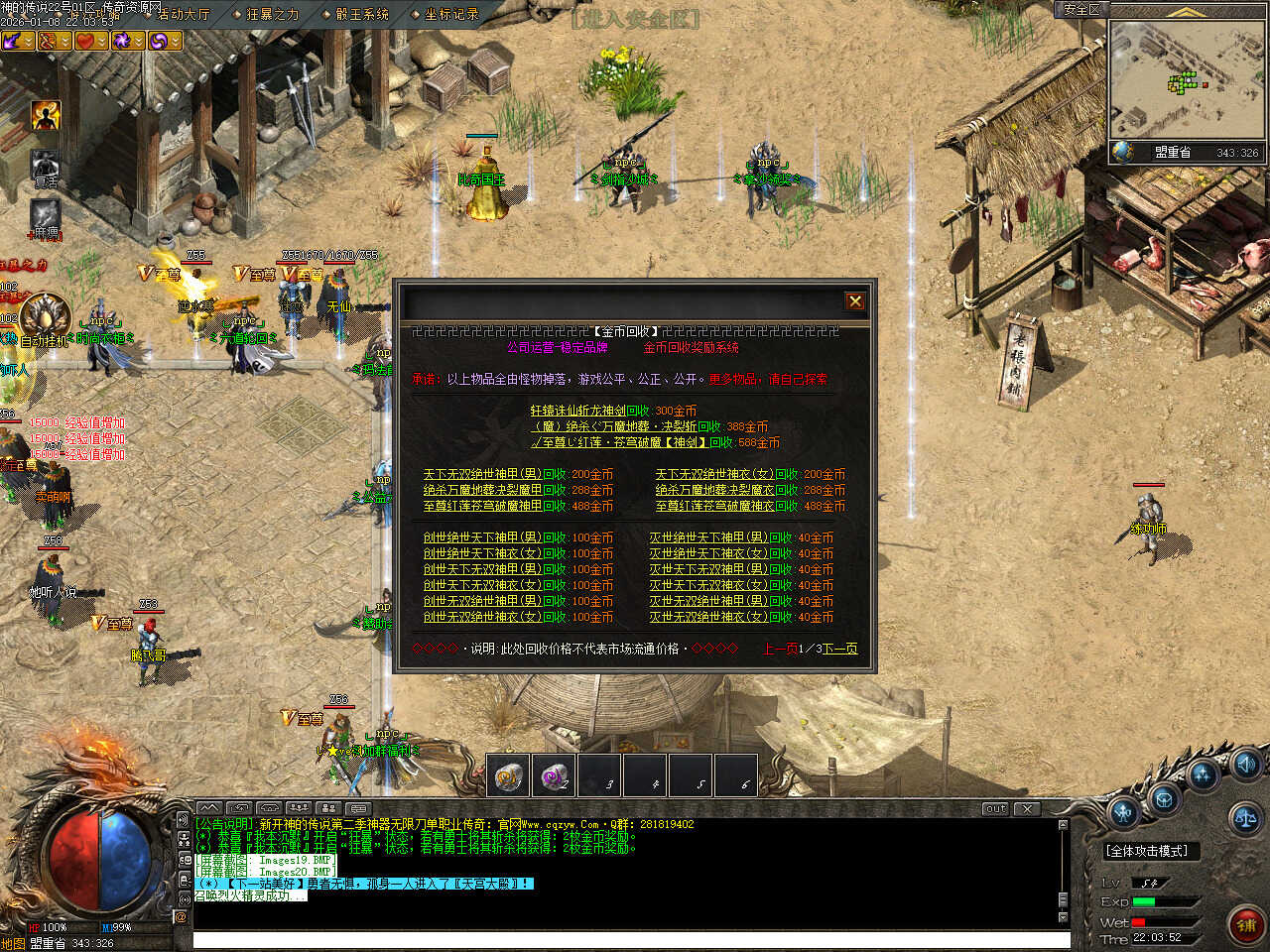Open the red 铺 shop button

point(1246,925)
